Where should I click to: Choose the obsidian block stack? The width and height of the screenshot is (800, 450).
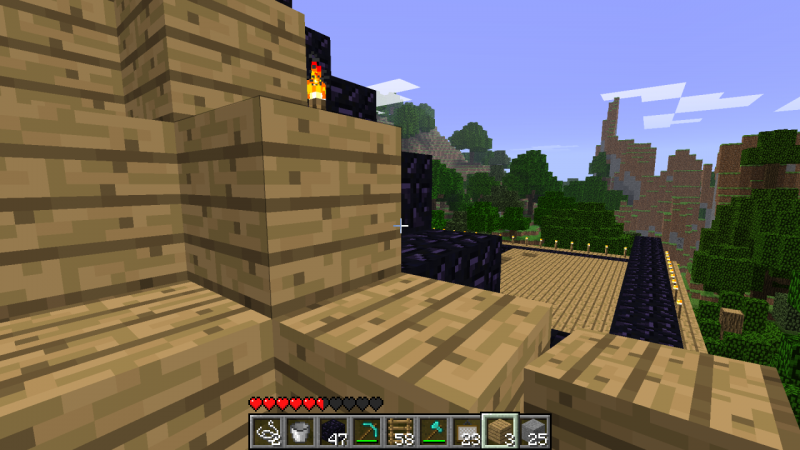tap(333, 431)
